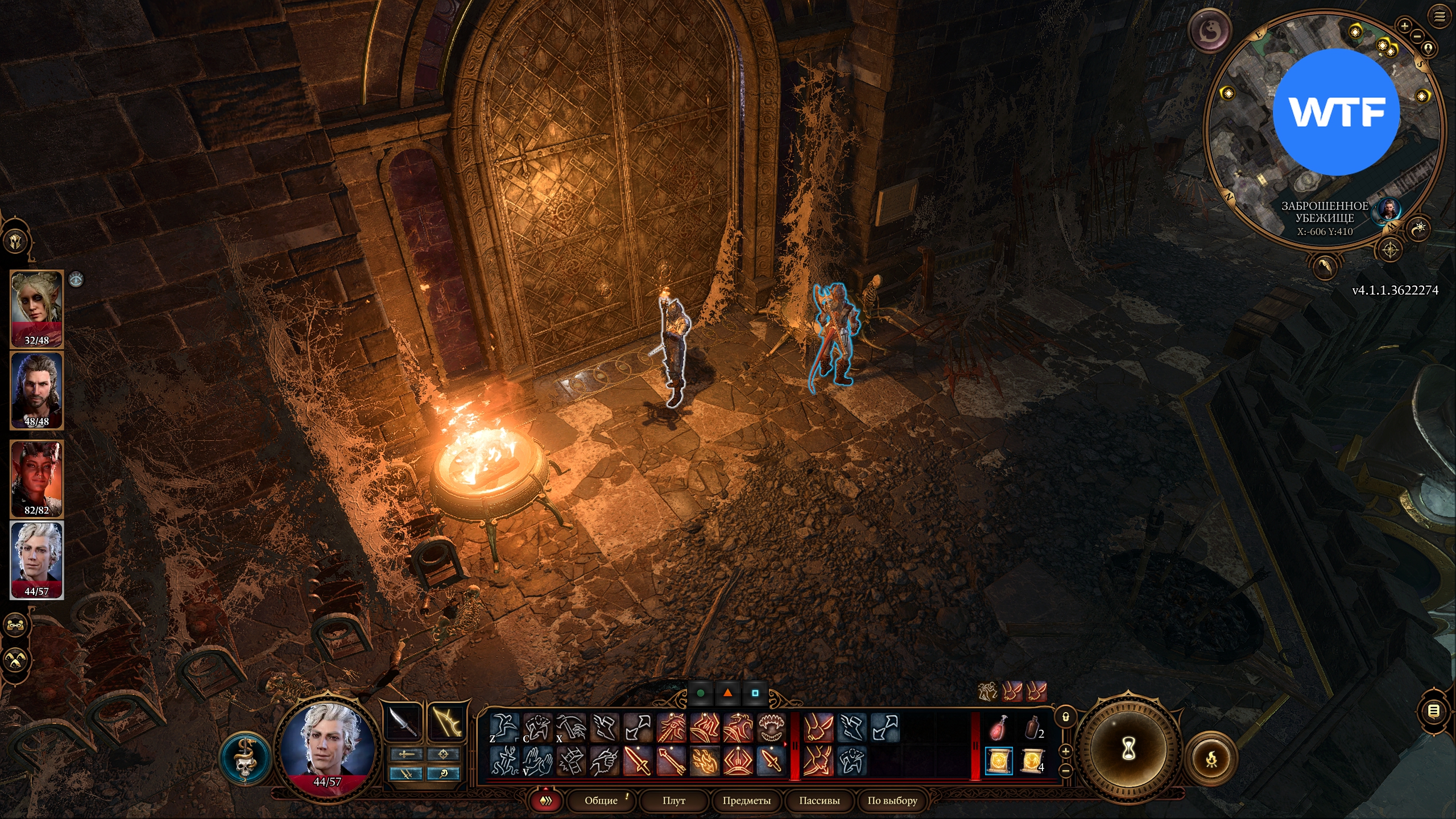Equip the dagger melee weapon slot
The image size is (1456, 819).
point(403,723)
